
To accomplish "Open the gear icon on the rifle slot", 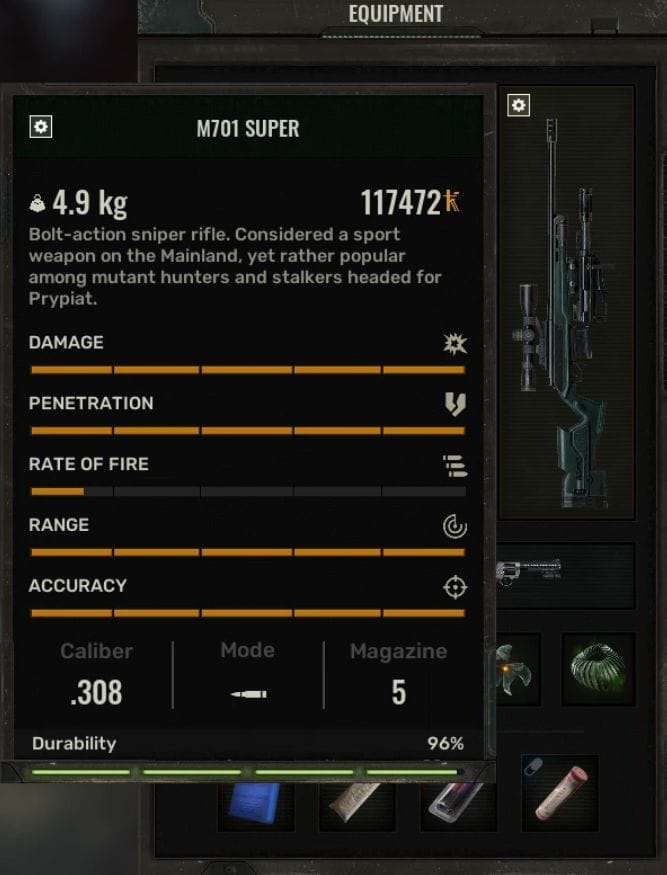I will click(518, 105).
